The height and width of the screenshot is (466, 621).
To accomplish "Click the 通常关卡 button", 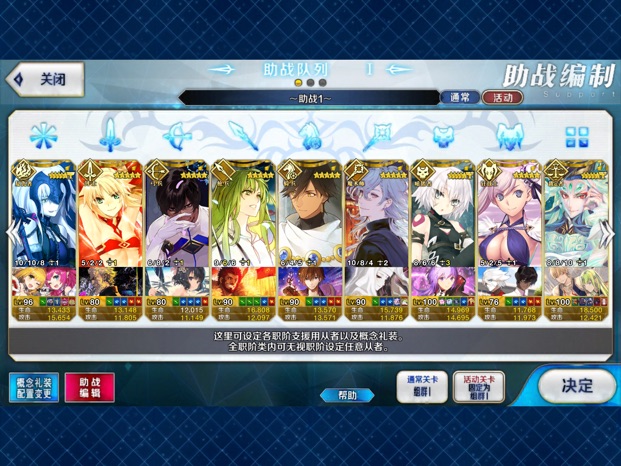I will [x=421, y=387].
